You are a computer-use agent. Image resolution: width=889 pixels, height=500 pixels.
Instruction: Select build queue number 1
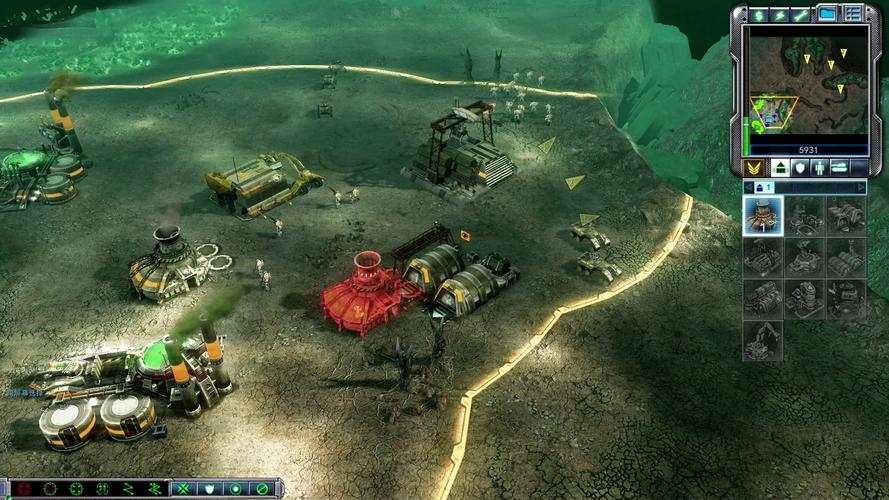click(x=763, y=187)
